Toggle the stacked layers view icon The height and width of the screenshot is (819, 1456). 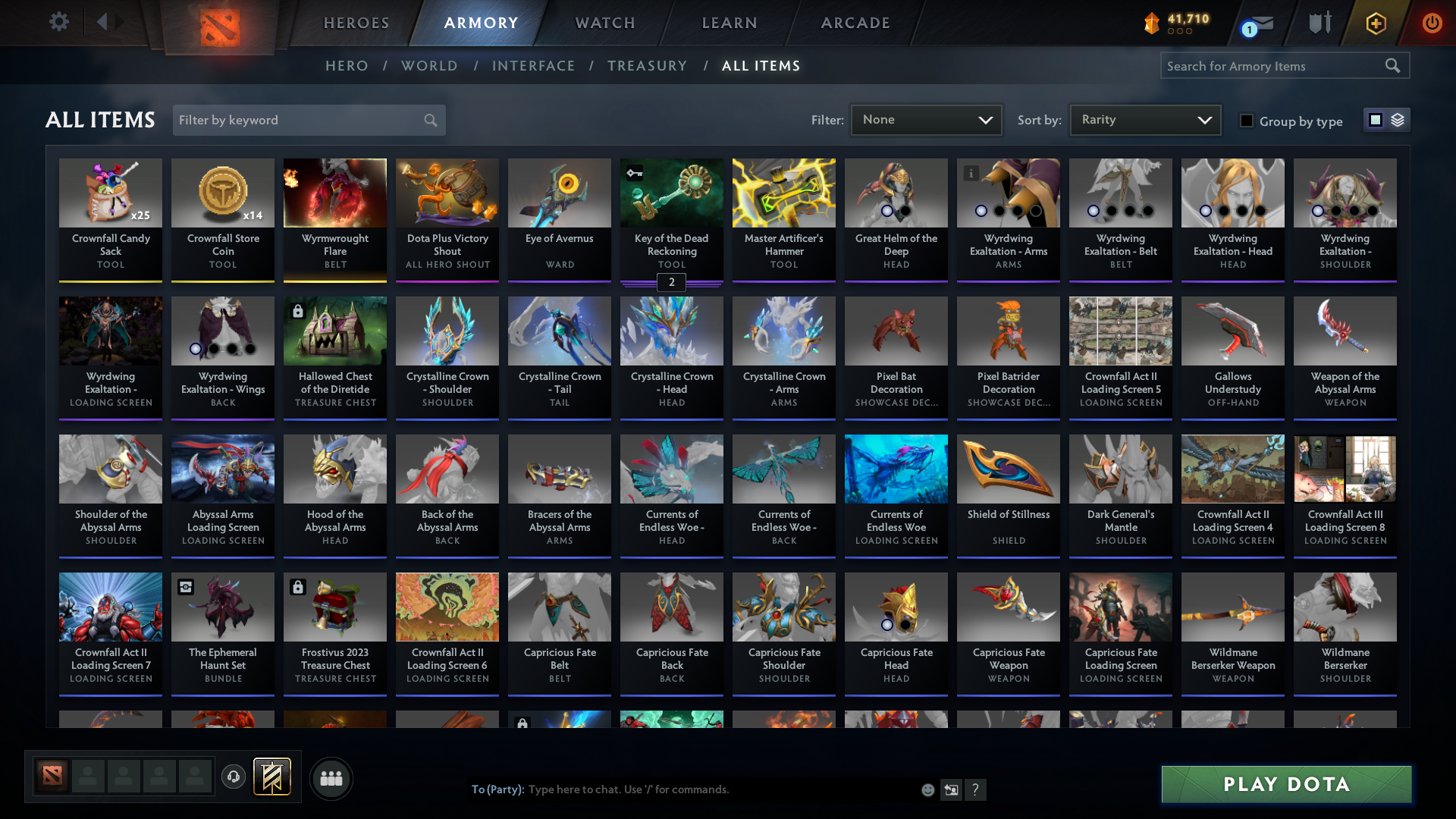pyautogui.click(x=1398, y=120)
